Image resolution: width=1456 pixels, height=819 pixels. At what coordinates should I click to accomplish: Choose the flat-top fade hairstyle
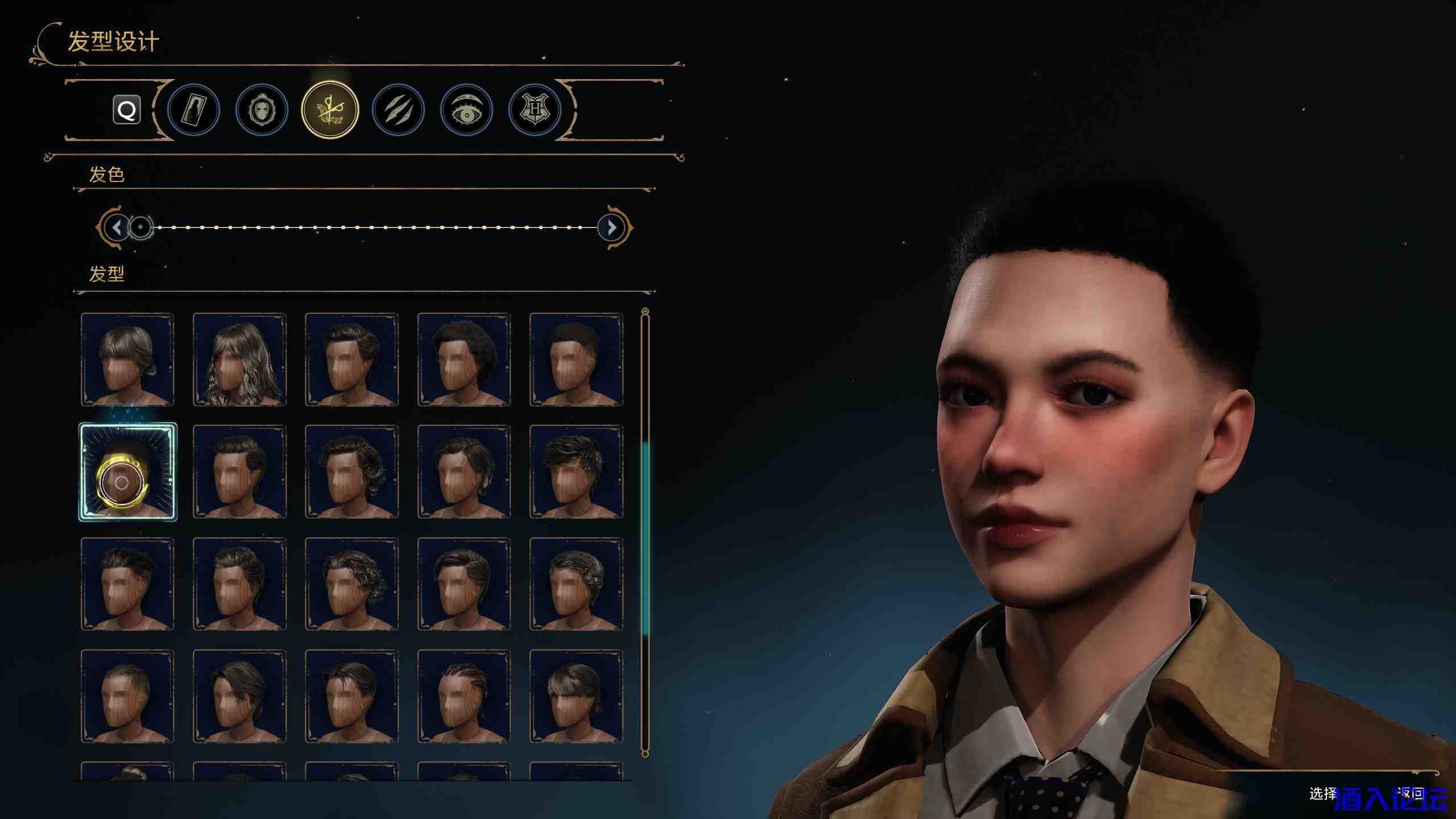[x=576, y=359]
